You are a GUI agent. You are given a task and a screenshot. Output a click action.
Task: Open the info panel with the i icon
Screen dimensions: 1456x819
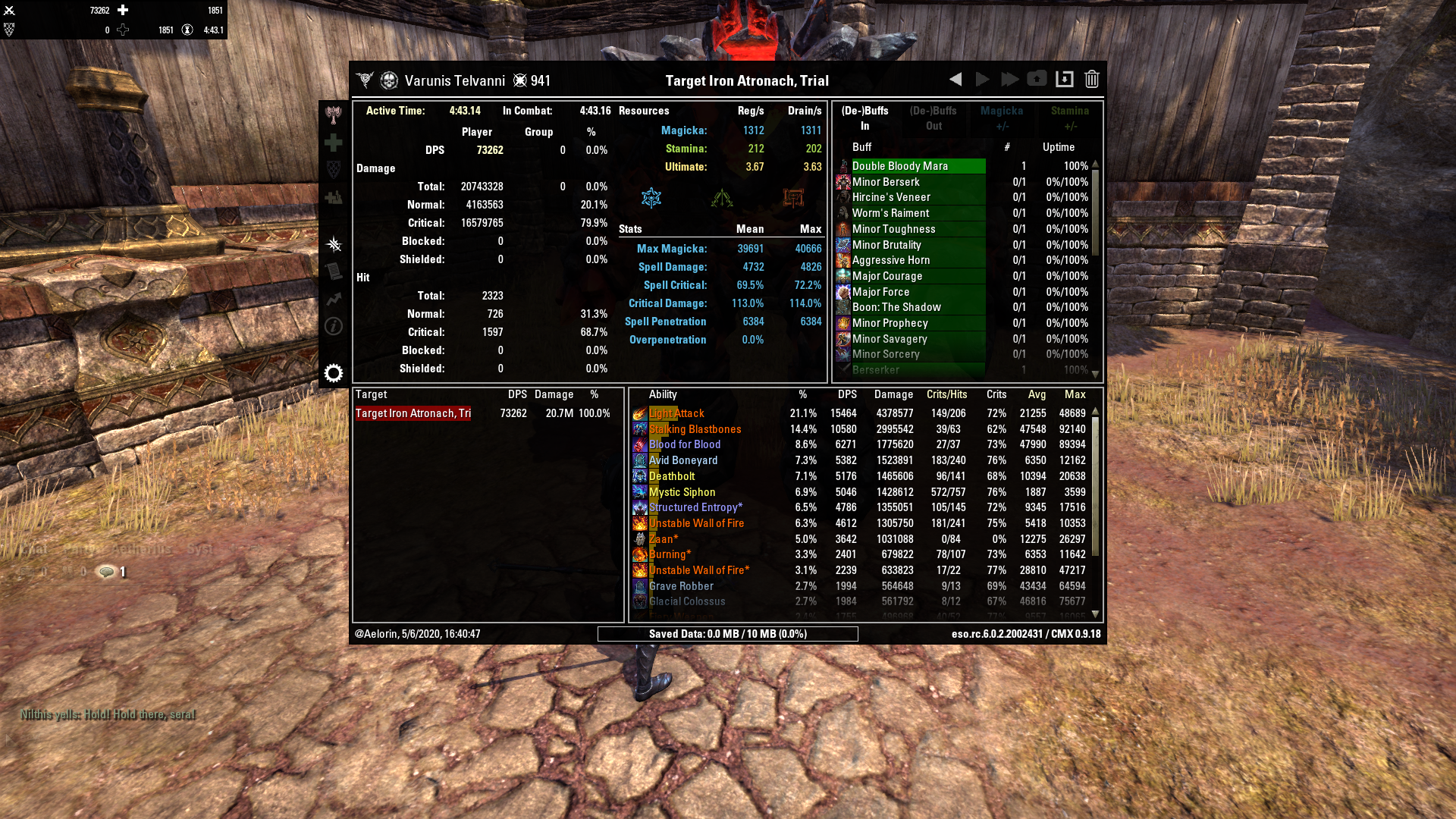[x=334, y=326]
